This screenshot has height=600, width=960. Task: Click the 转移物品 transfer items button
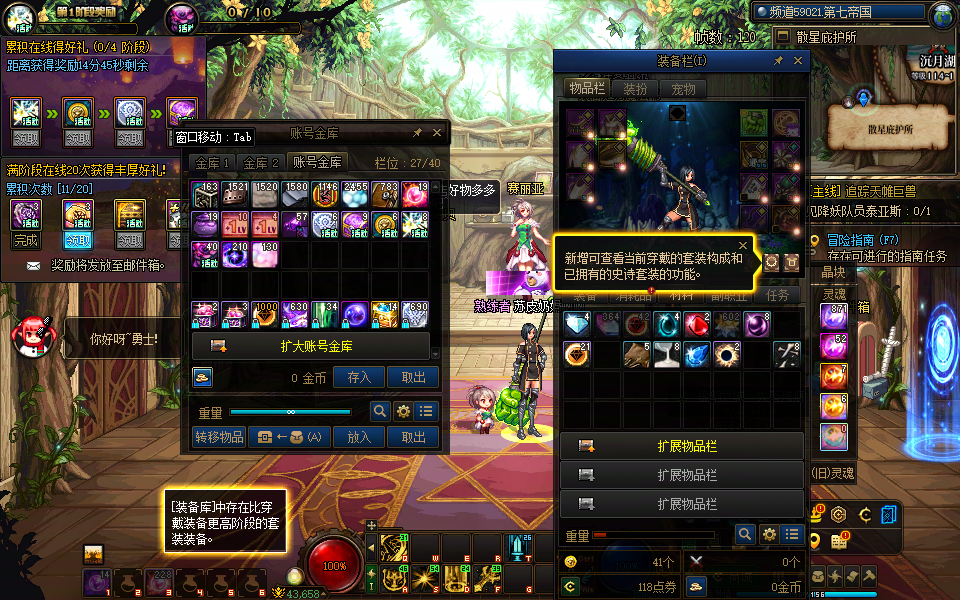(218, 437)
